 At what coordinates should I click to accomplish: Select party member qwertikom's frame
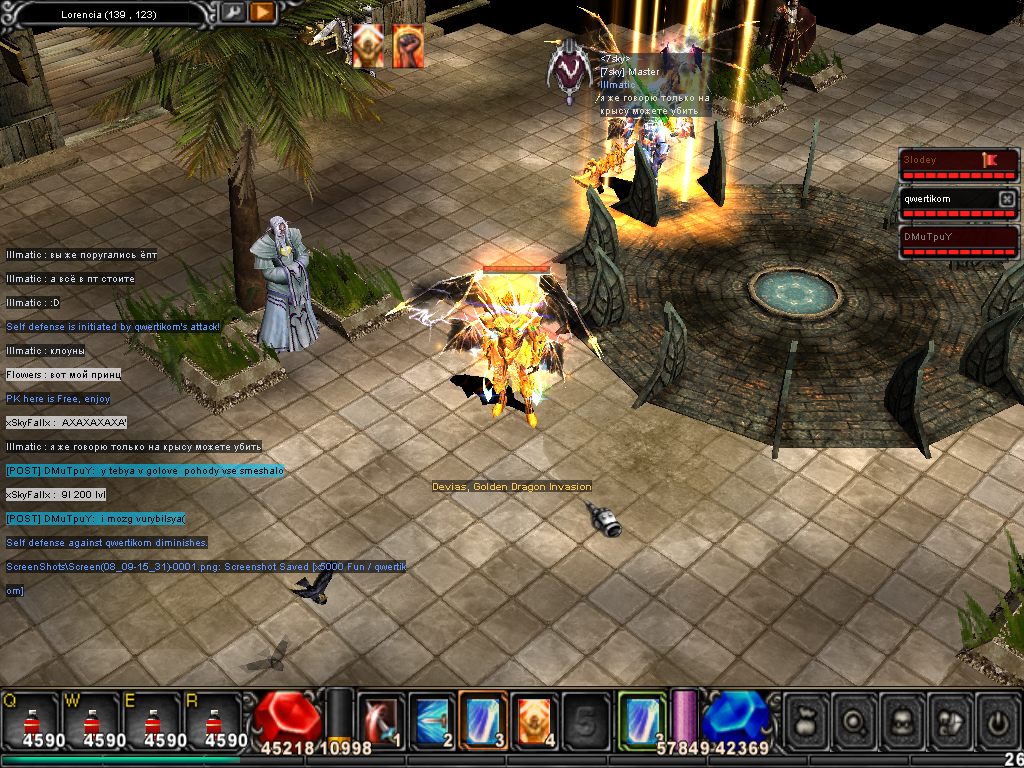pyautogui.click(x=948, y=199)
